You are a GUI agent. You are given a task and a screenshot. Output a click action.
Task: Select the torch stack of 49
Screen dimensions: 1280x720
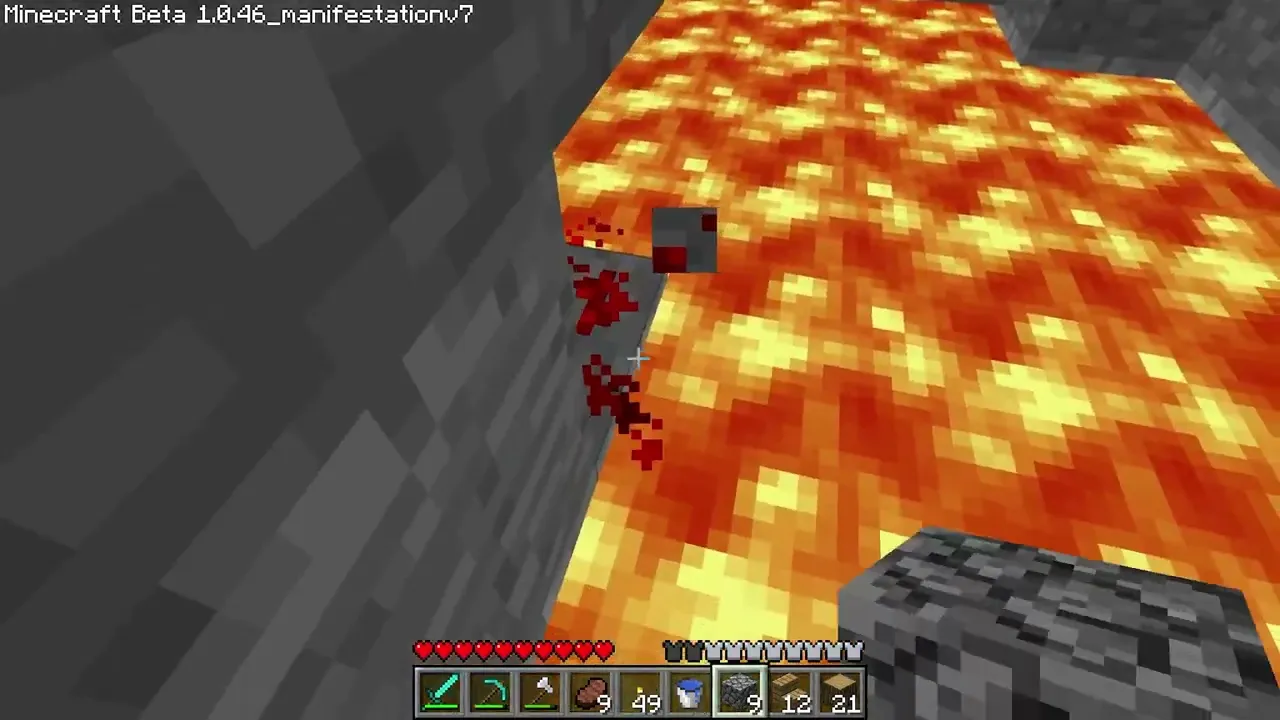[641, 693]
